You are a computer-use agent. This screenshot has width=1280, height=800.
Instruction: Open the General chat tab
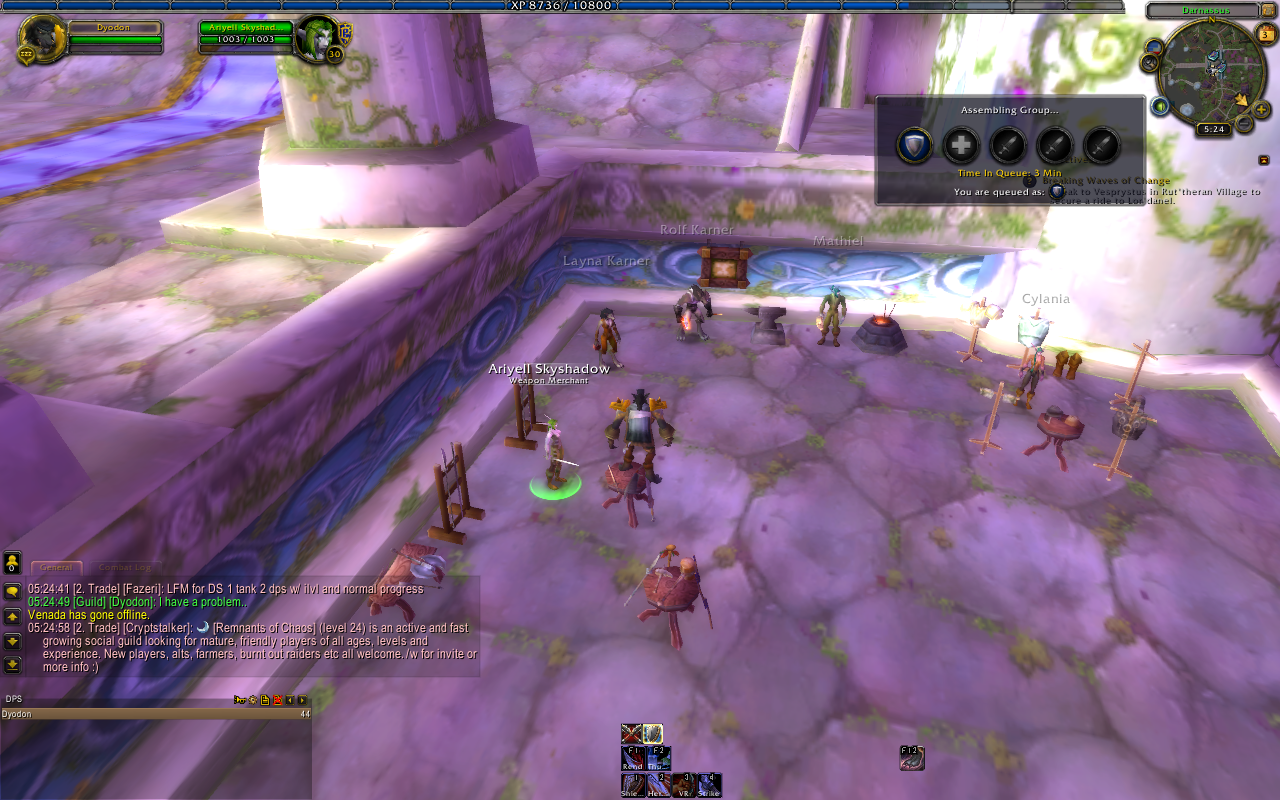tap(56, 567)
